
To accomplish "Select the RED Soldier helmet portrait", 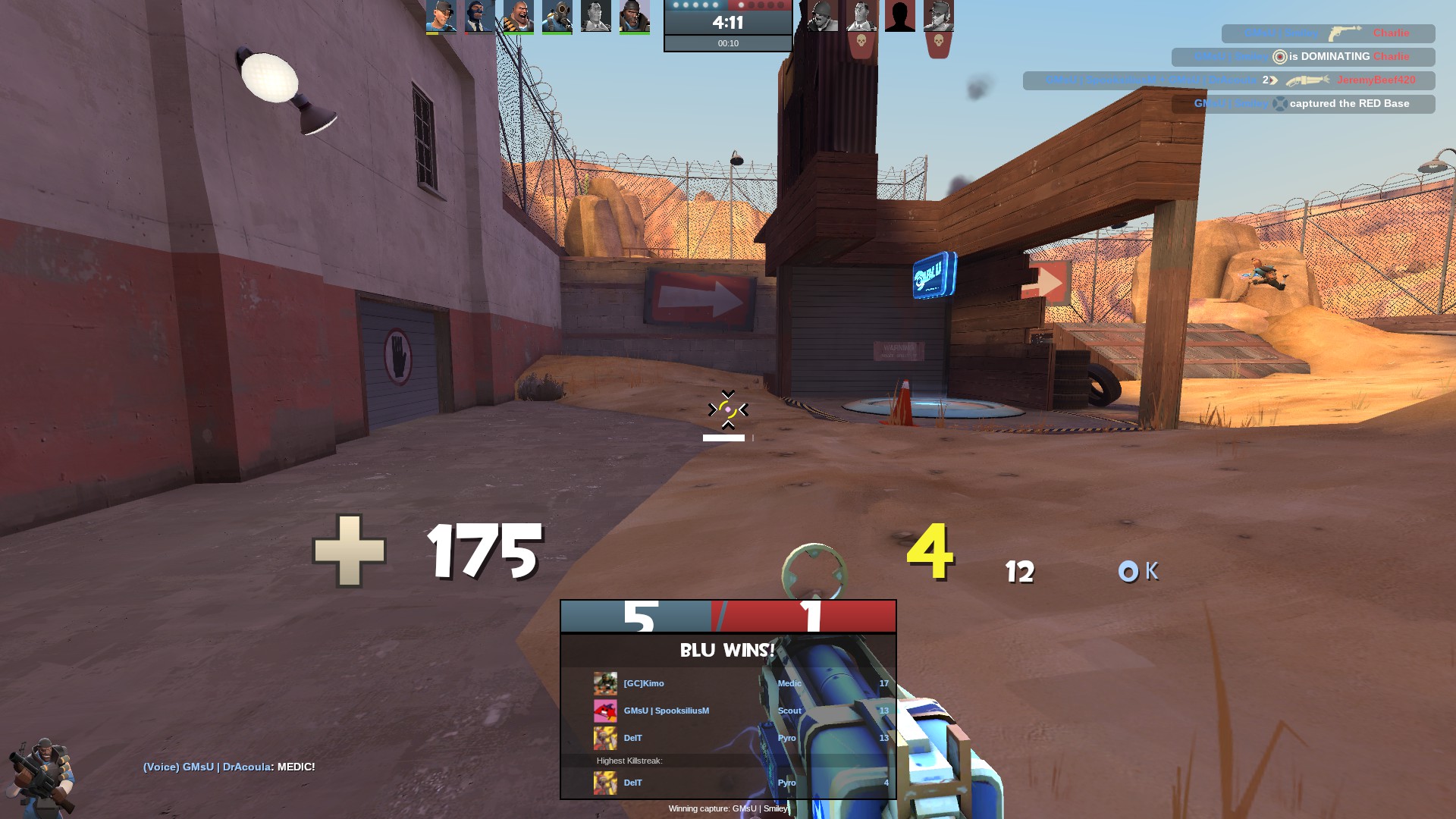I will (822, 16).
